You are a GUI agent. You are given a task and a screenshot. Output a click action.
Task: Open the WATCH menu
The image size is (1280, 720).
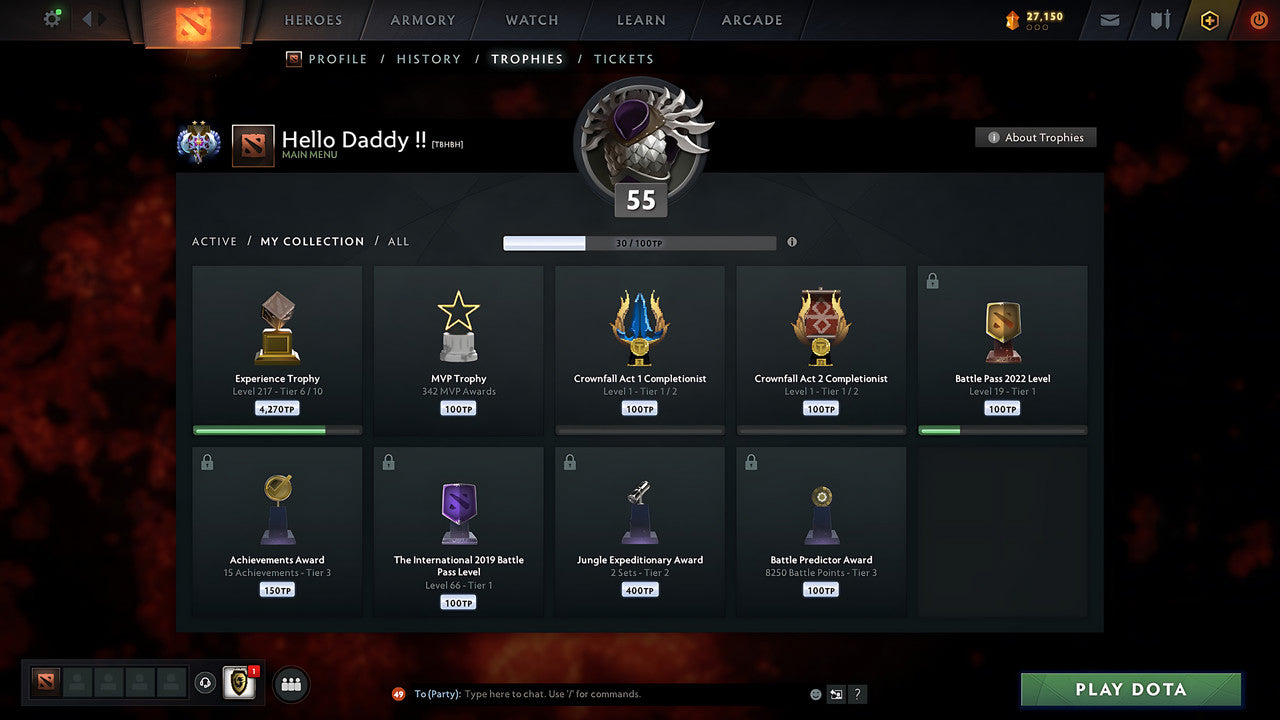pyautogui.click(x=531, y=20)
